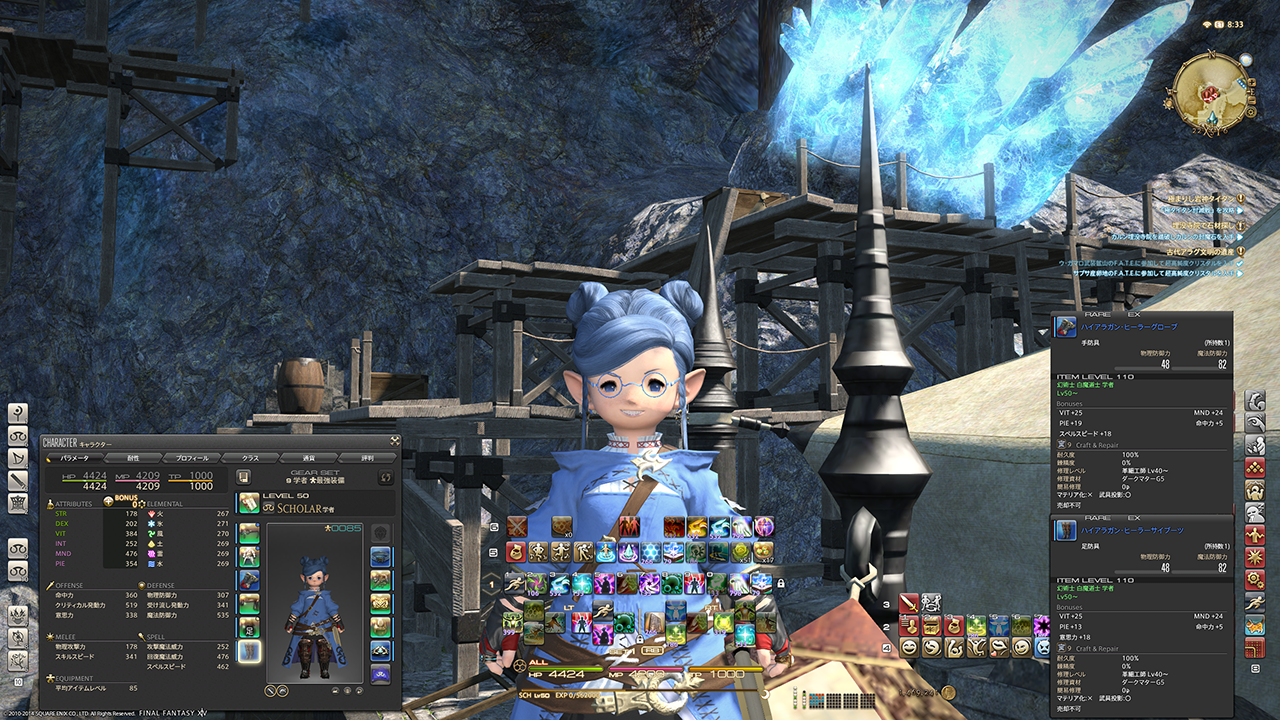Select the red glove equipment slot

248,580
